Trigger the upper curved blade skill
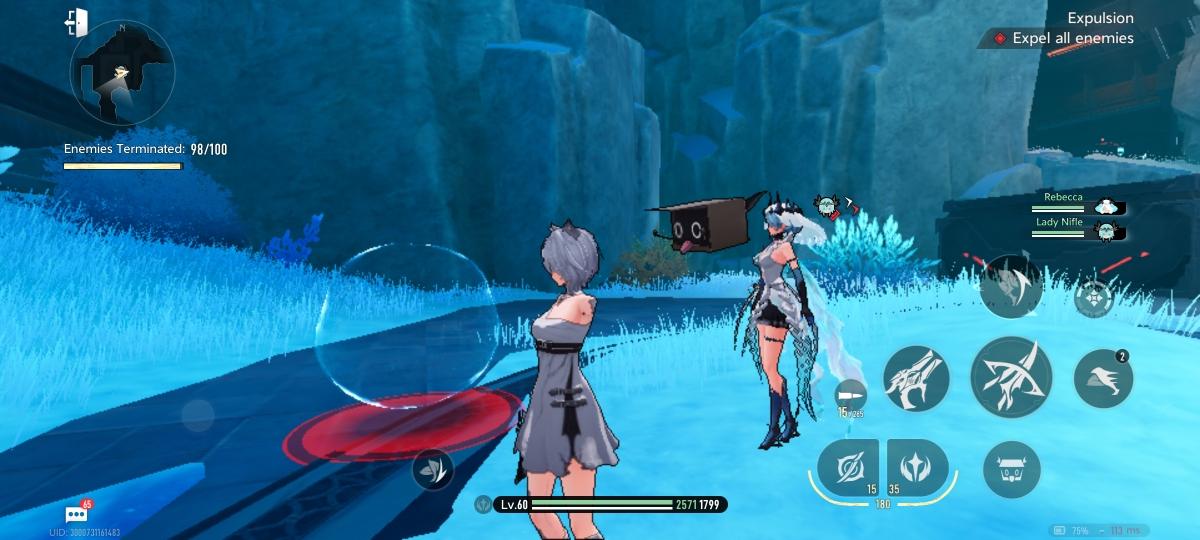 pos(1011,286)
